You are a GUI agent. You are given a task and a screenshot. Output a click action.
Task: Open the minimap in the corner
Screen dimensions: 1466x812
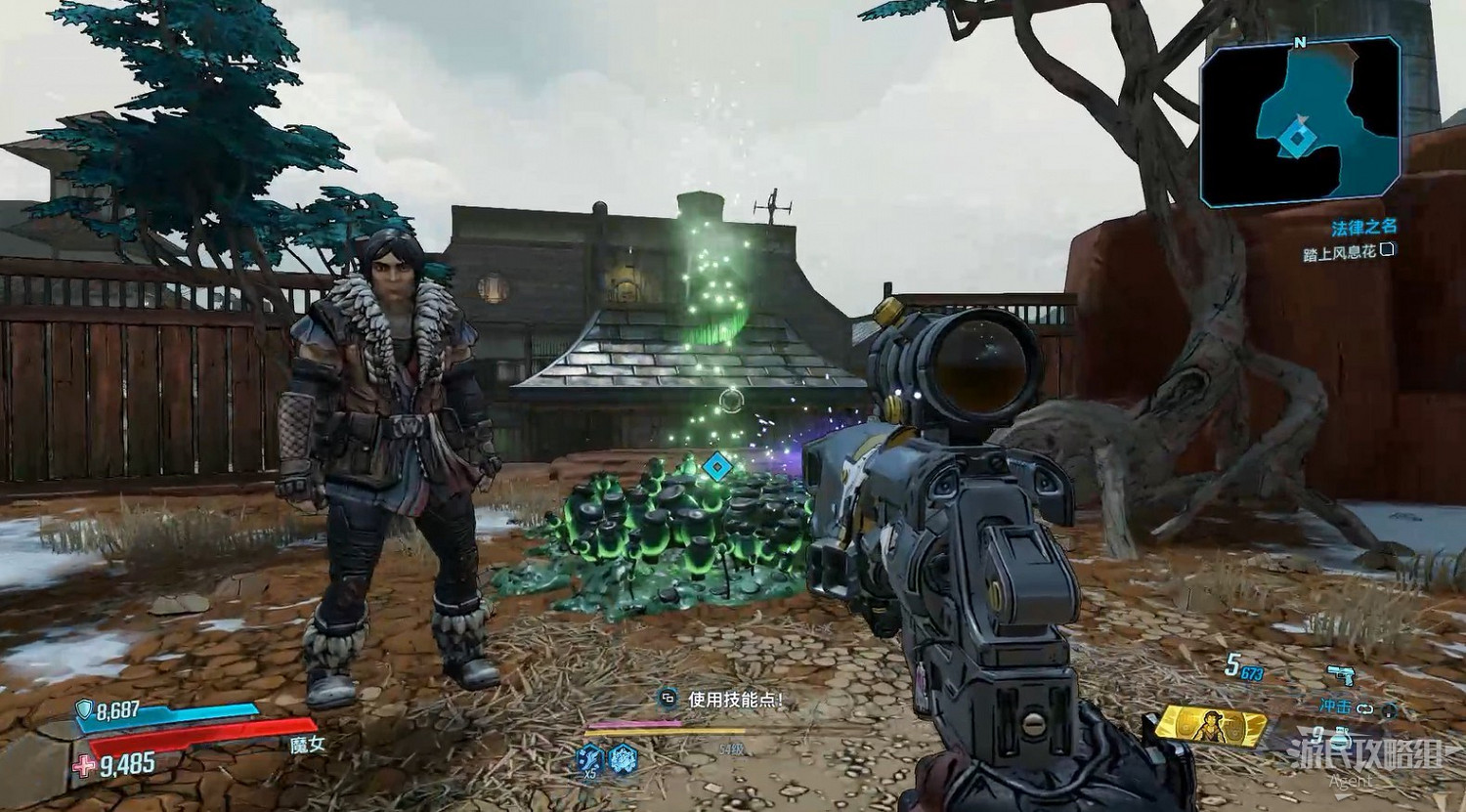(1301, 123)
